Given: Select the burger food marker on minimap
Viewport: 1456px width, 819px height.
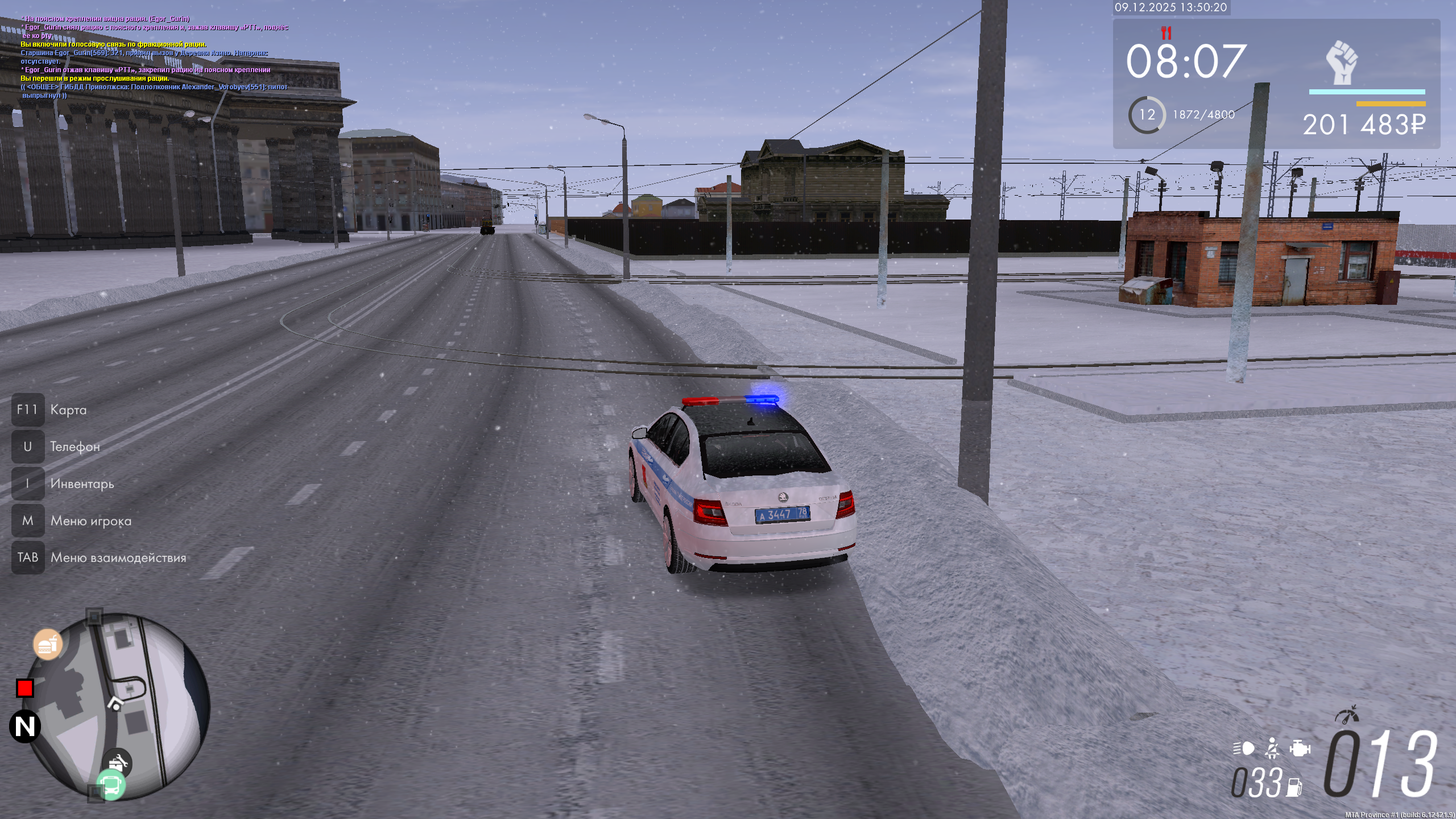Looking at the screenshot, I should [x=47, y=644].
